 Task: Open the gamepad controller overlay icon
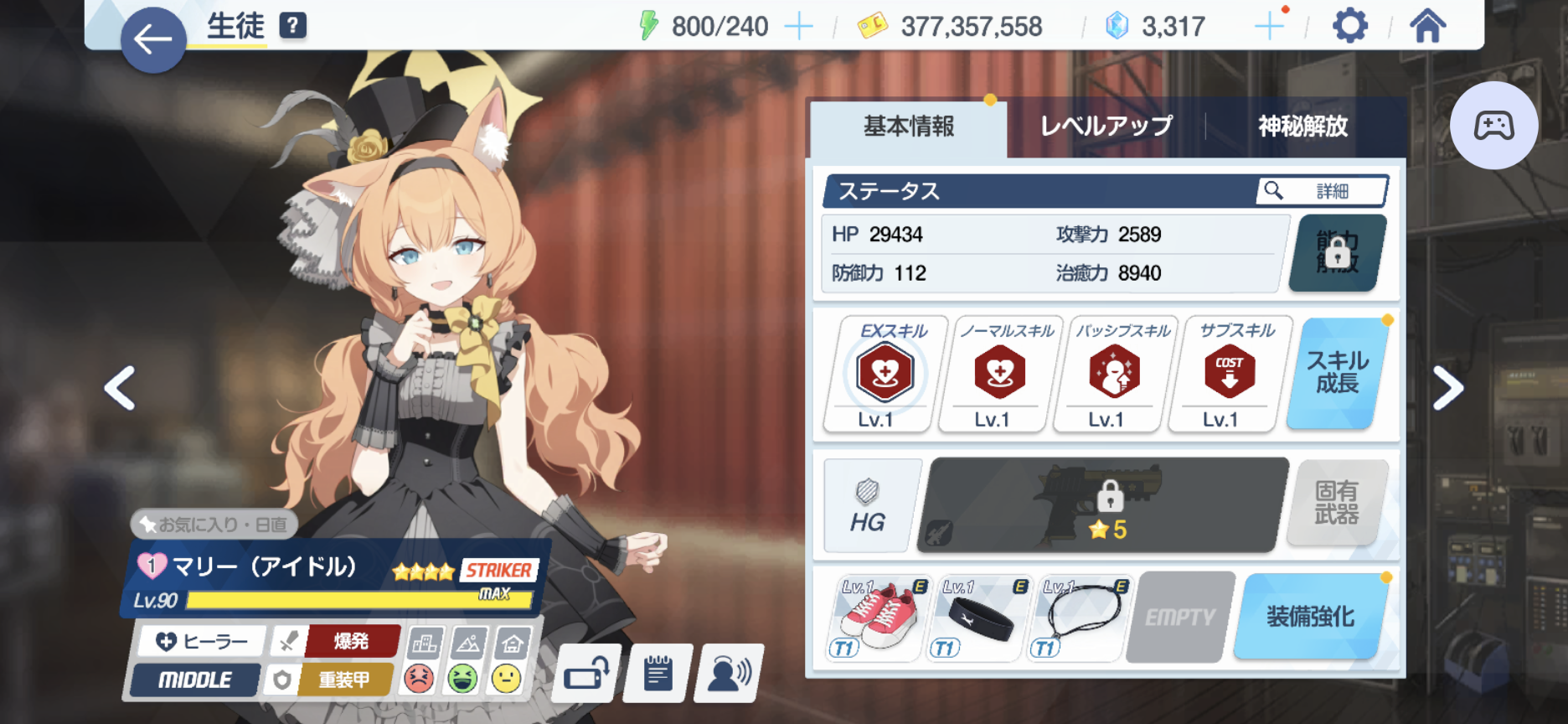[x=1494, y=124]
